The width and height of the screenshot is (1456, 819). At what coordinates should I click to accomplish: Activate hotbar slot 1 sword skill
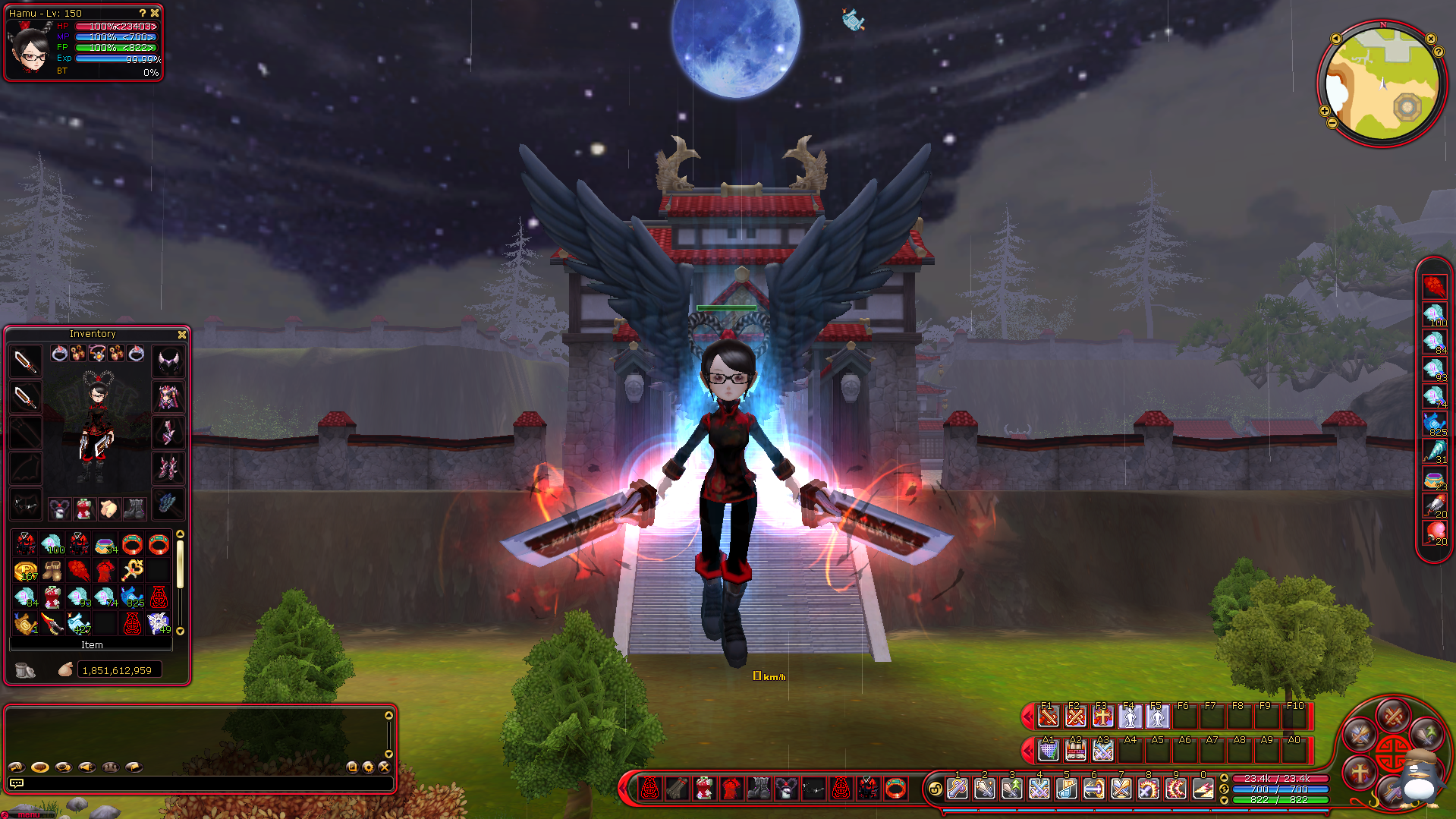pos(958,789)
